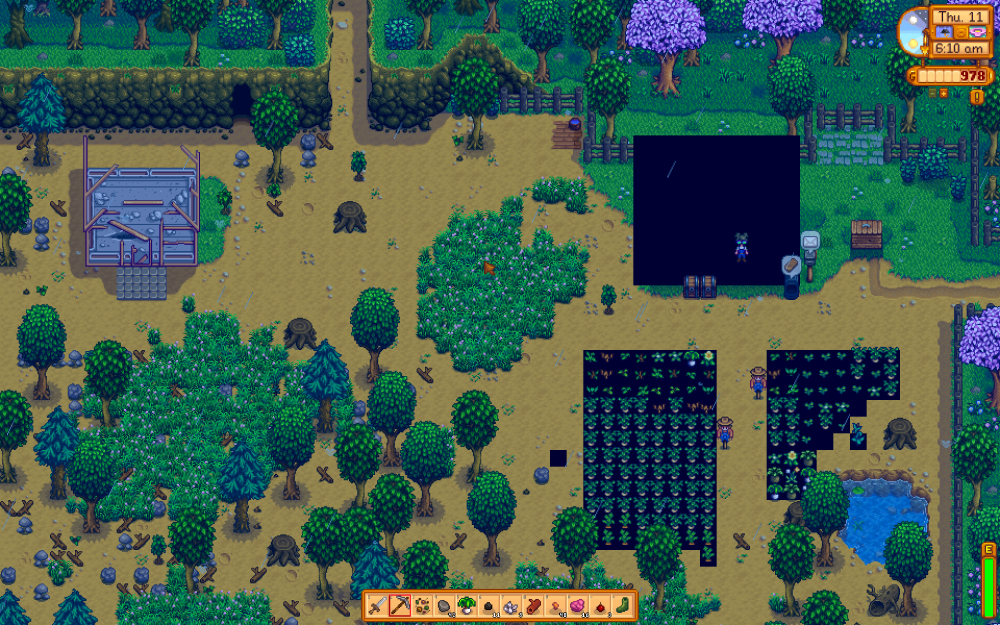Select the pickaxe hotbar slot
This screenshot has width=1000, height=625.
[x=398, y=605]
